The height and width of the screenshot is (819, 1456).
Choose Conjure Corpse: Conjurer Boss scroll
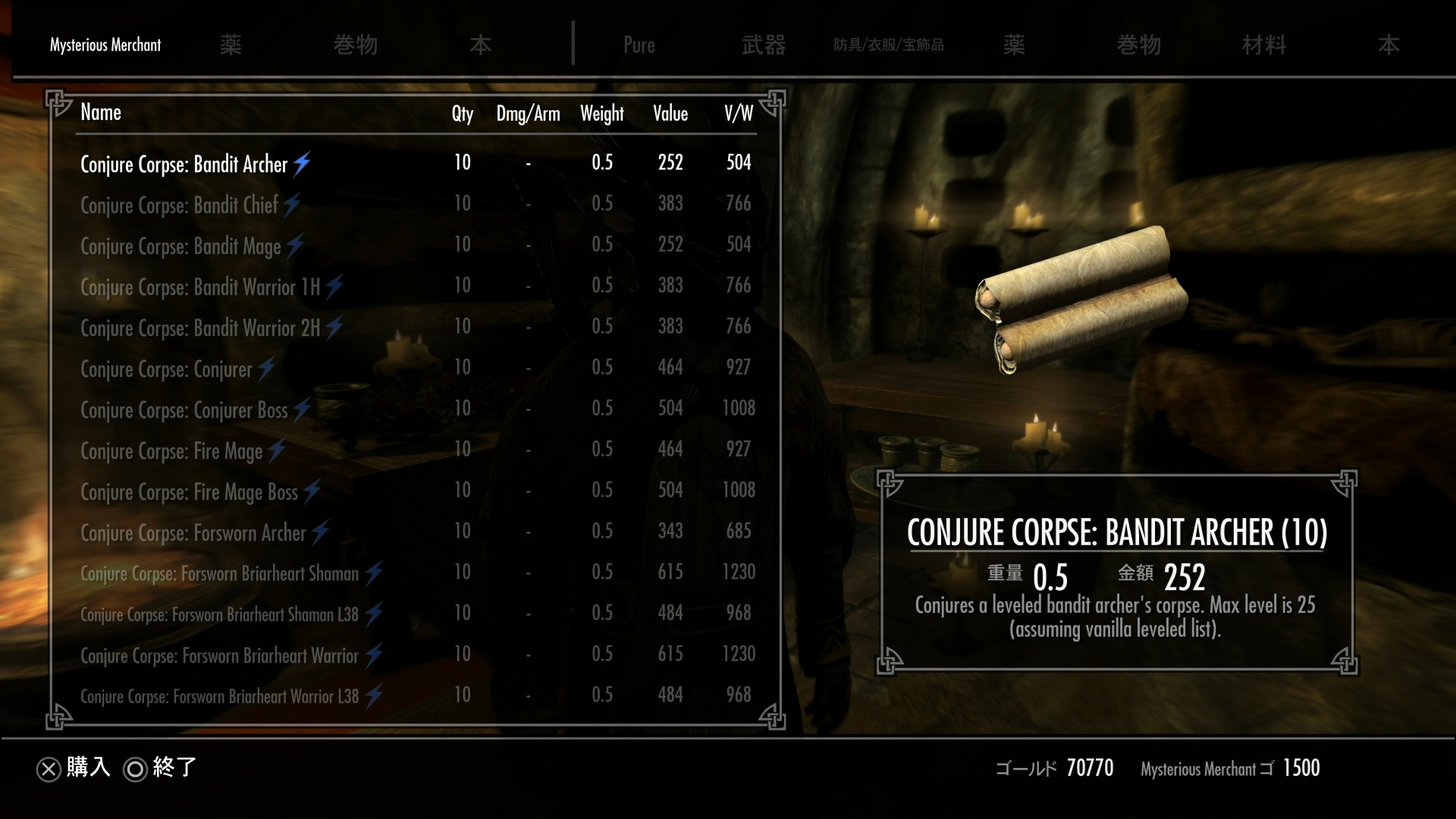(184, 409)
